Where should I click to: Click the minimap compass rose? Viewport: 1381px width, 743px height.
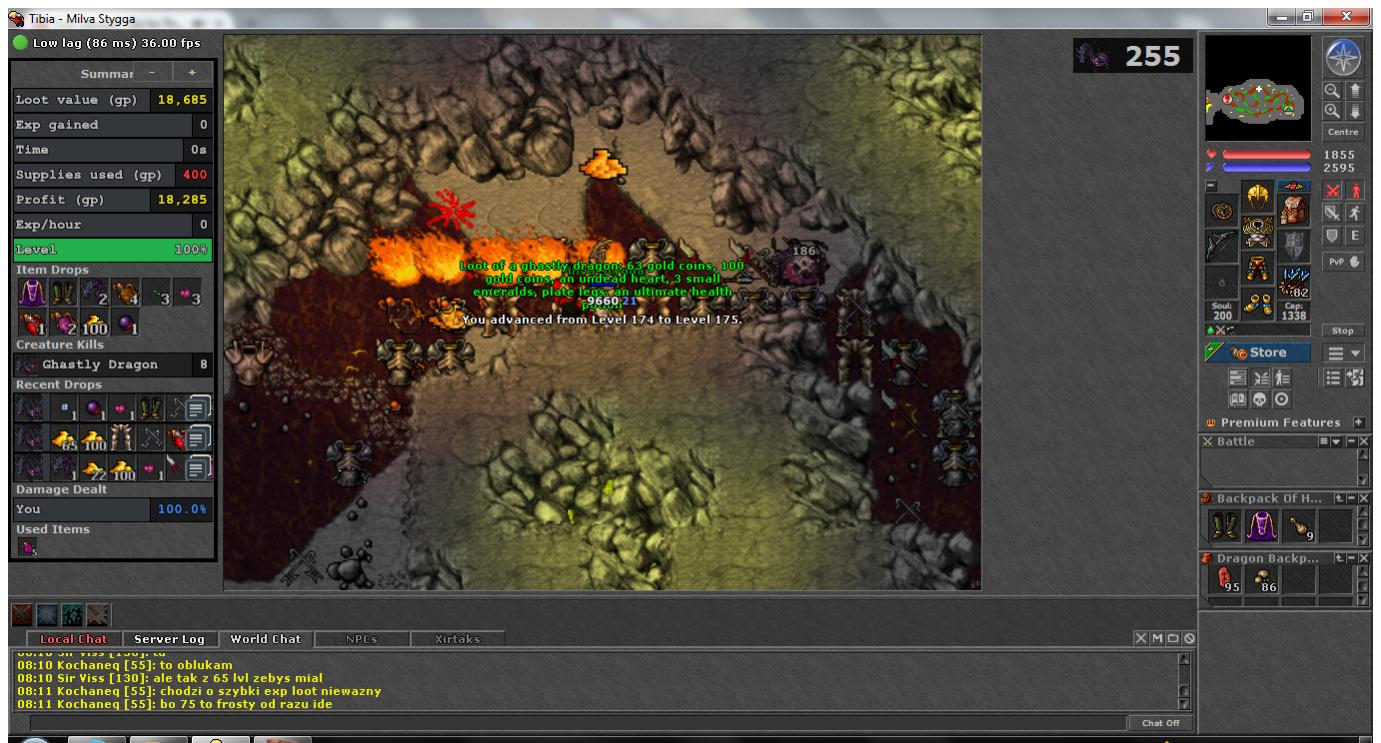click(1342, 58)
